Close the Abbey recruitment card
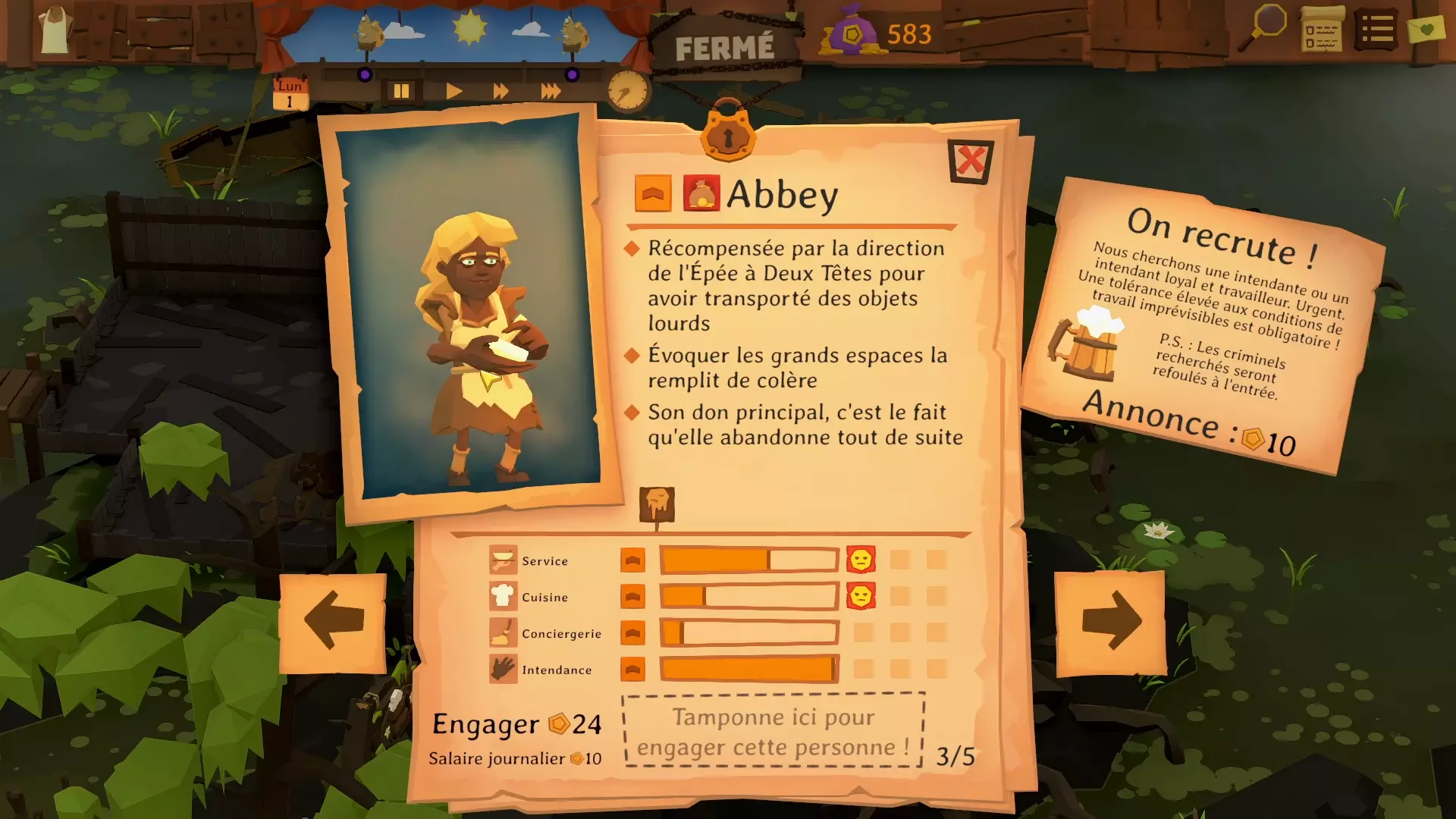The width and height of the screenshot is (1456, 819). pos(970,161)
